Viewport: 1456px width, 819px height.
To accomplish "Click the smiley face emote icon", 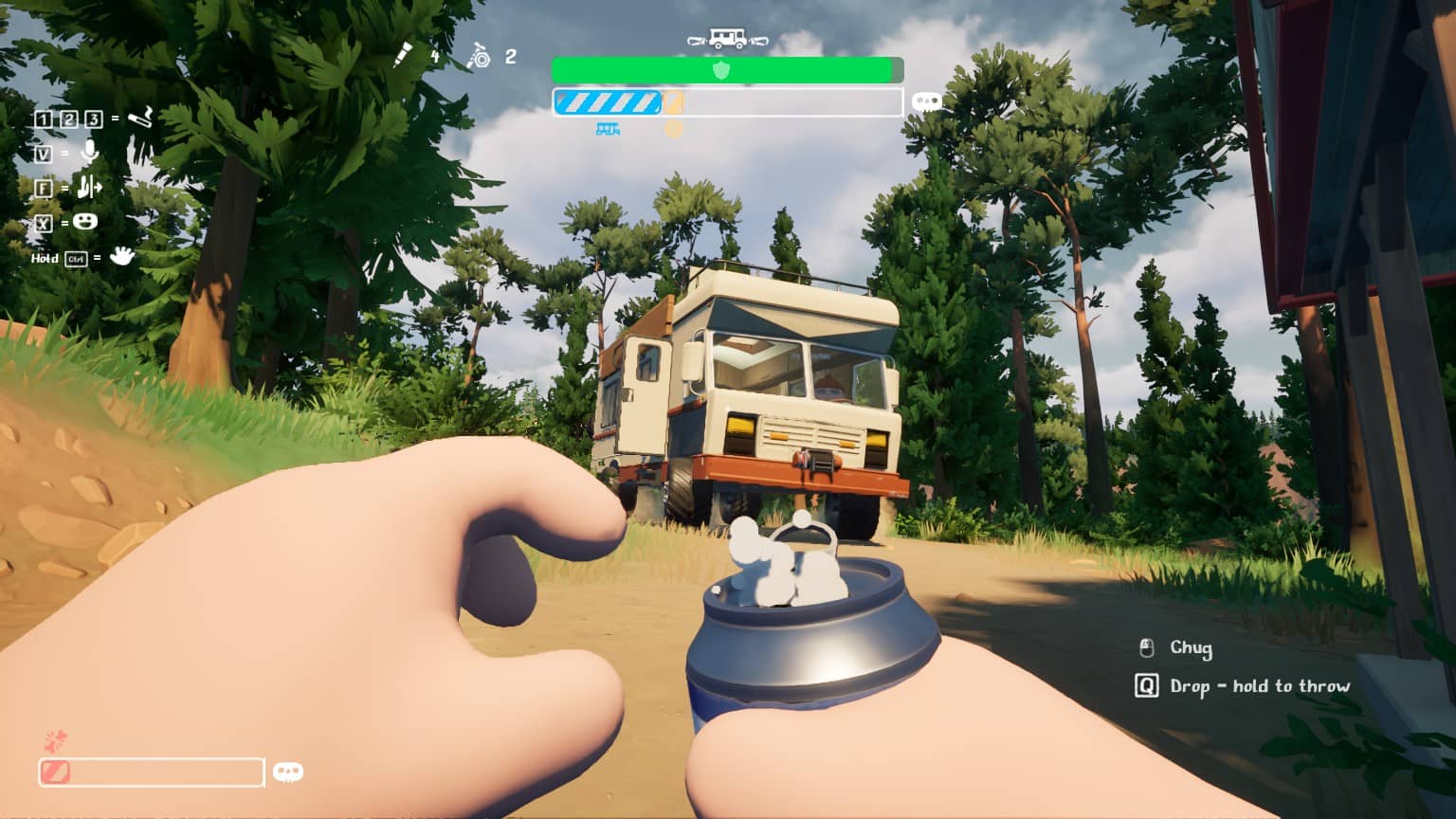I will [85, 222].
